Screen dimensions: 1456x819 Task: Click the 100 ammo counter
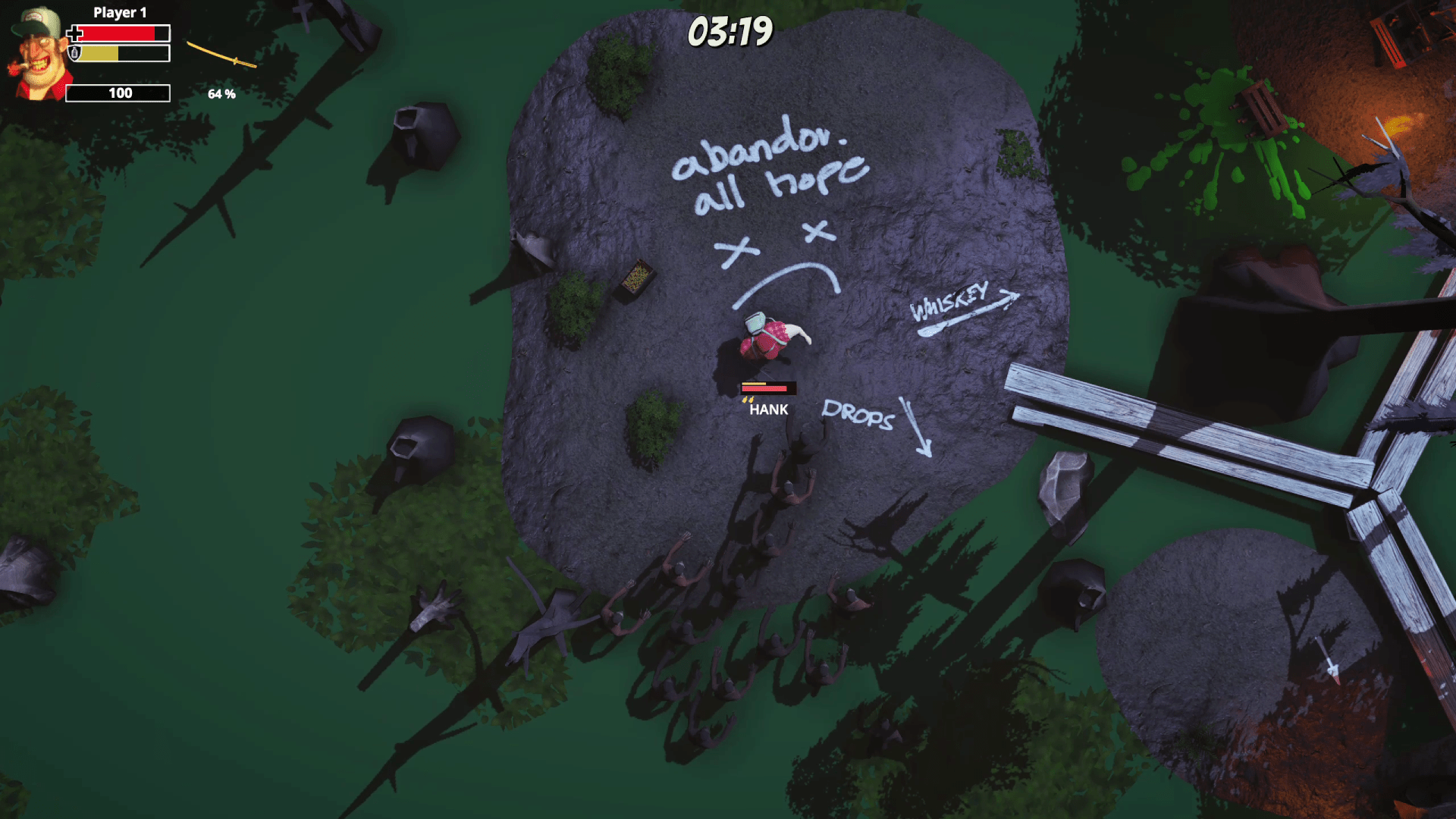click(118, 93)
